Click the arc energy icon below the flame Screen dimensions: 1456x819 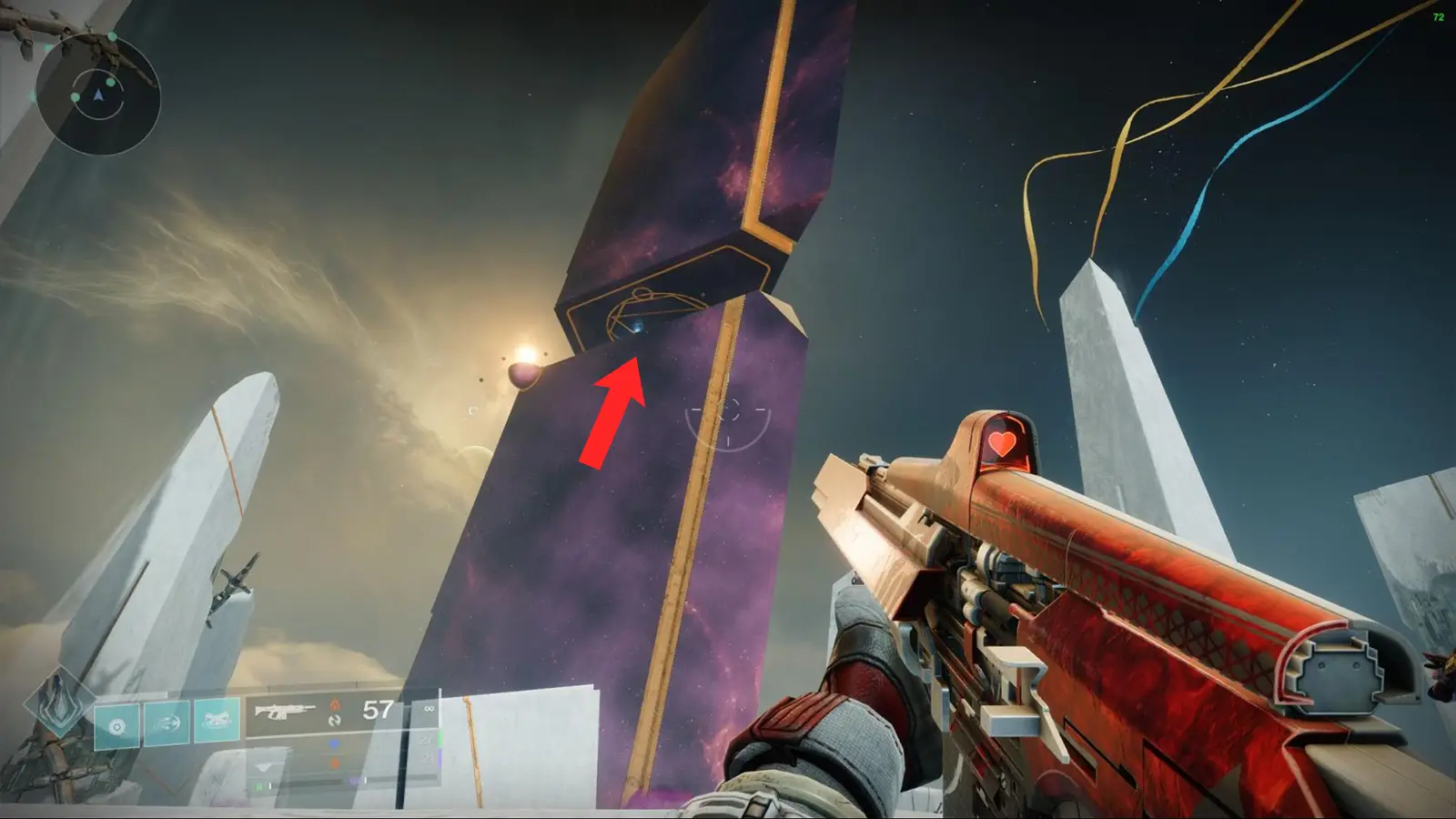tap(336, 723)
